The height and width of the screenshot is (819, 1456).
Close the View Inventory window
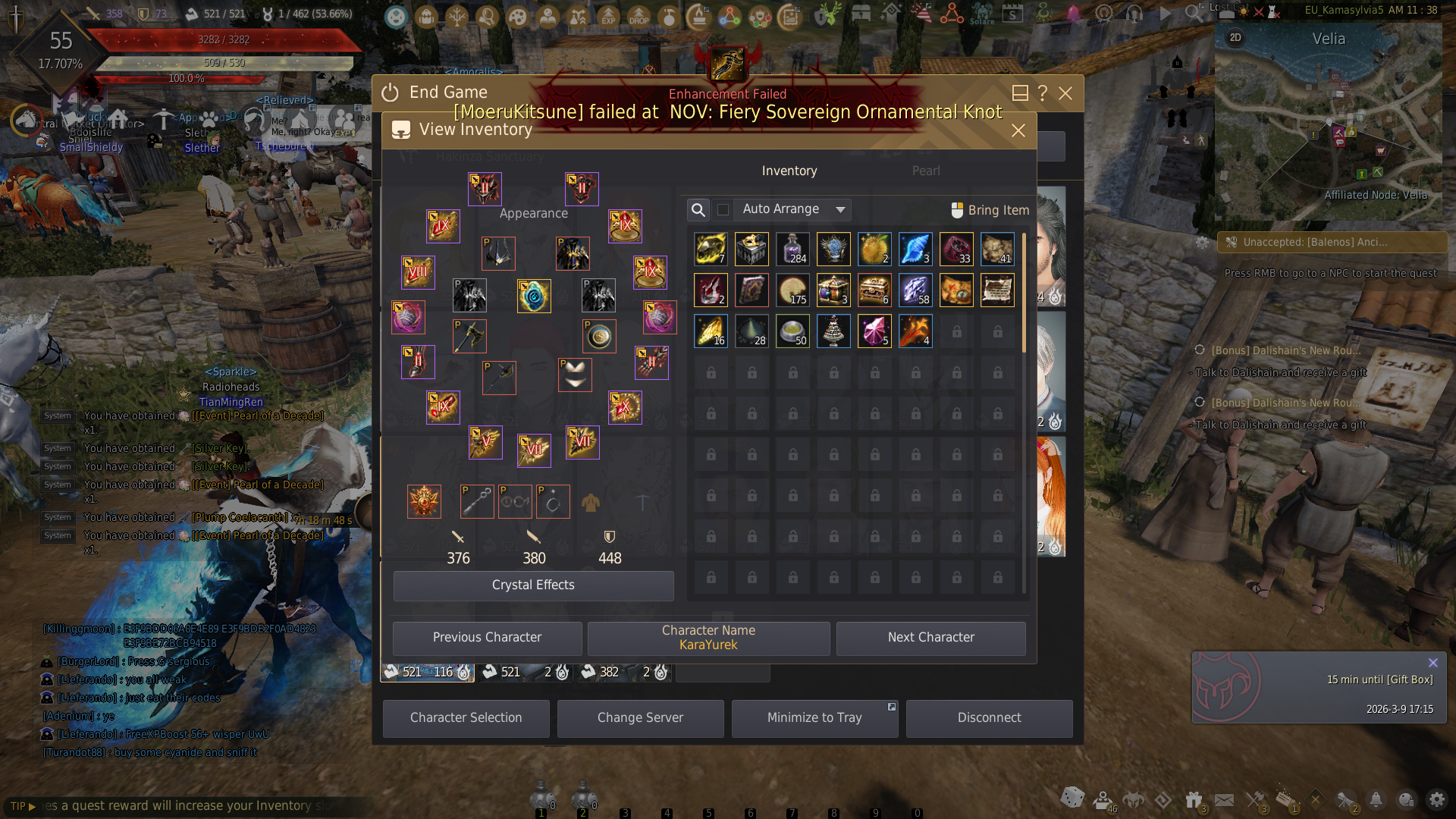1018,130
